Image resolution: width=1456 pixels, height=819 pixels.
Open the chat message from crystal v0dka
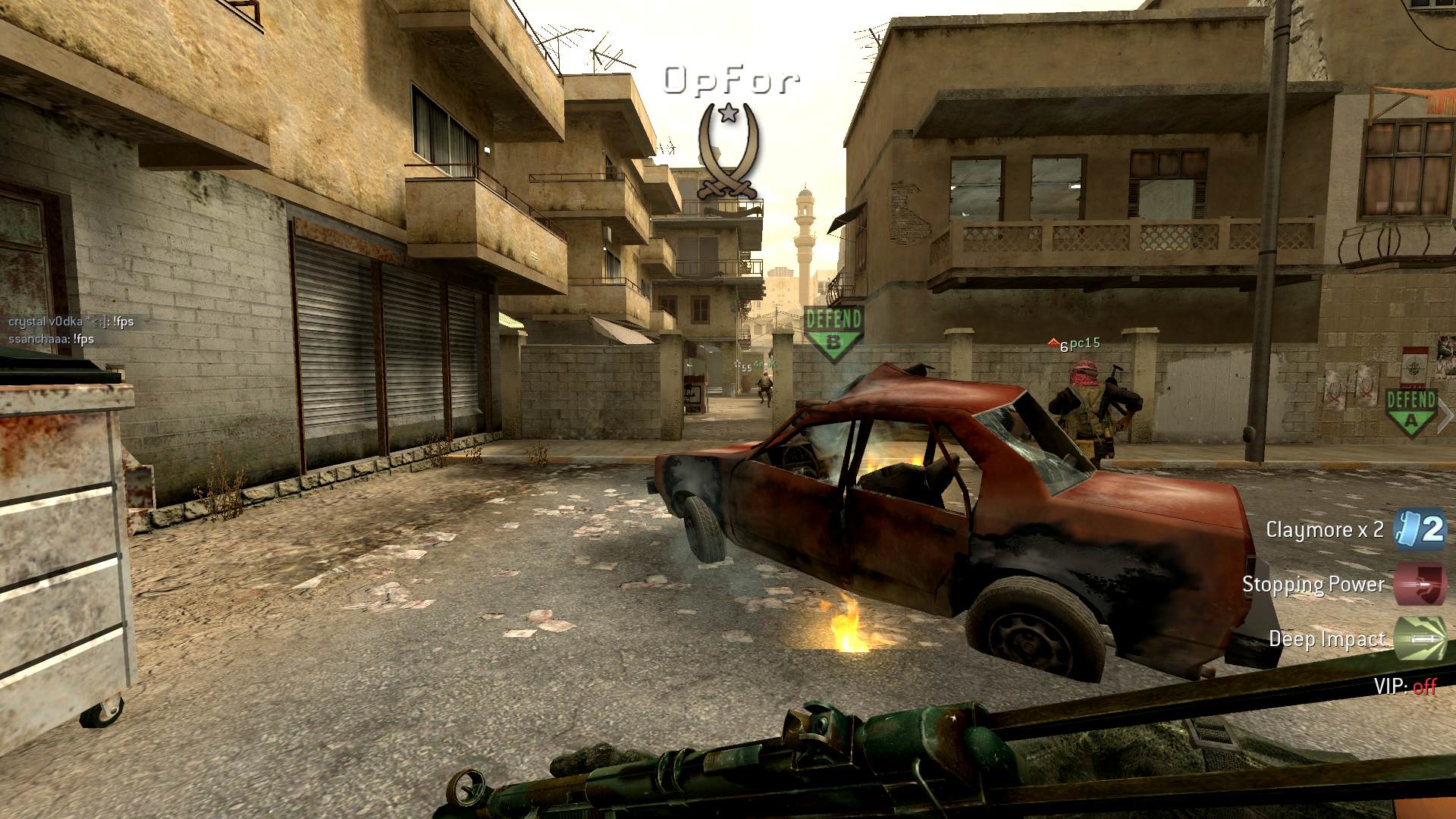71,322
